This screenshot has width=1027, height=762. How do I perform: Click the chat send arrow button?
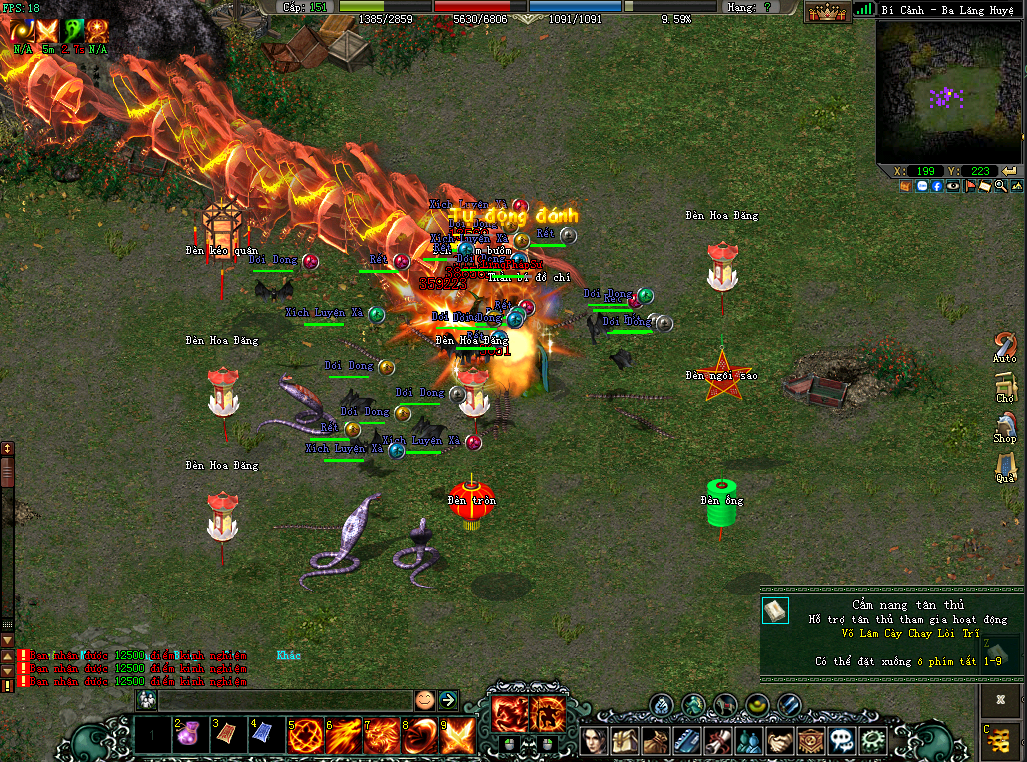448,700
